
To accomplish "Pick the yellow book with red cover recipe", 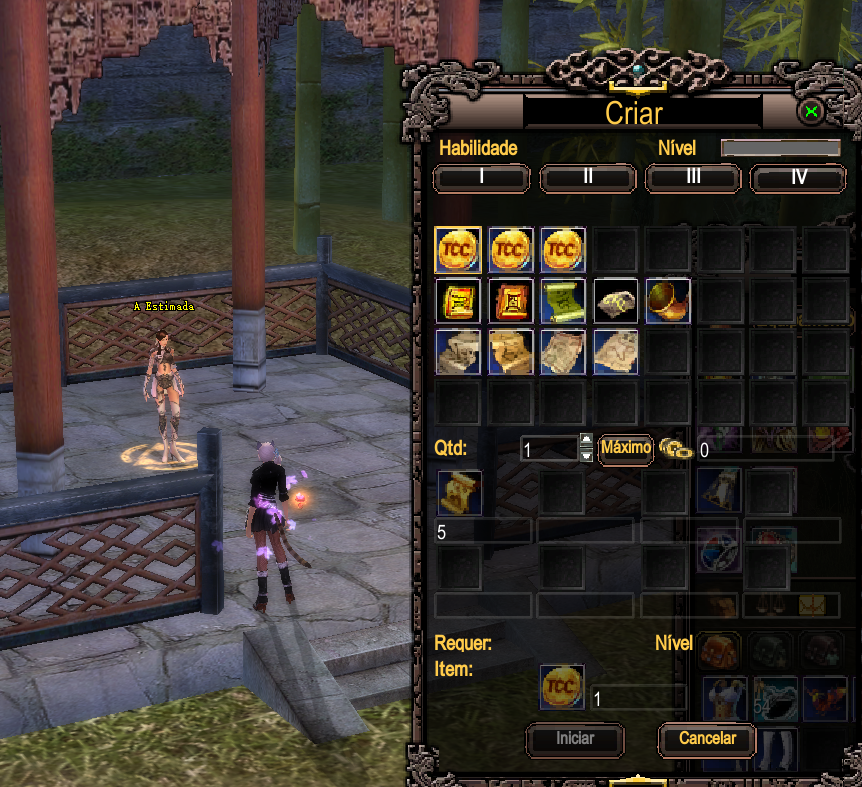I will (x=459, y=301).
